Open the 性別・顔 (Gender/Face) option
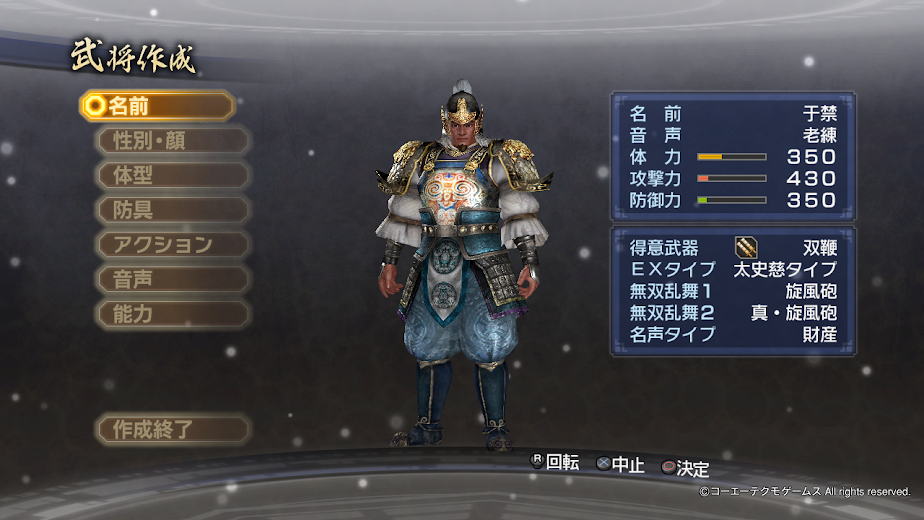Screen dimensions: 924x520 point(172,140)
